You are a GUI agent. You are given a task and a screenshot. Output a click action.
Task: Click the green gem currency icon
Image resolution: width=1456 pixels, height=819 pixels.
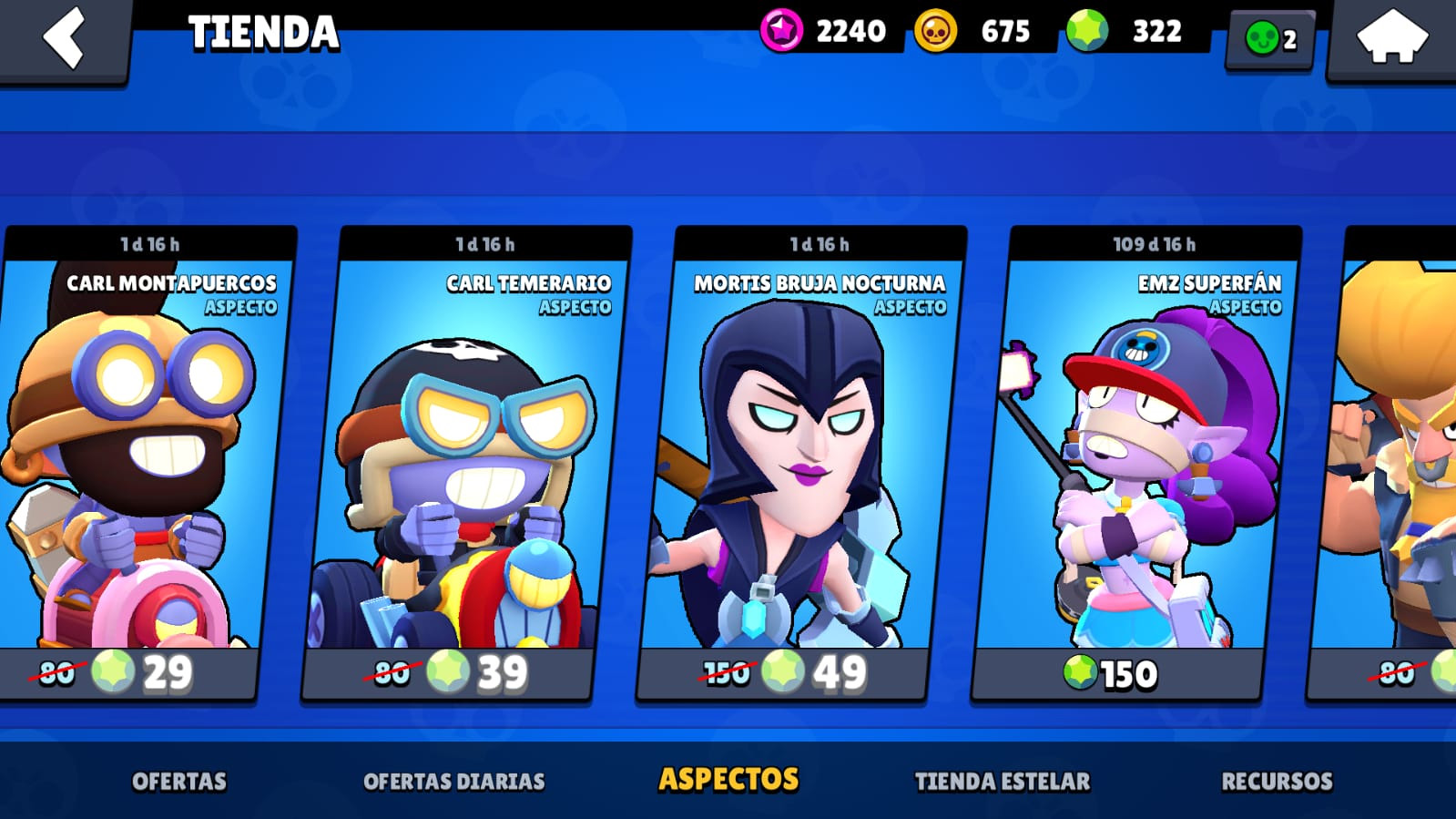1087,31
